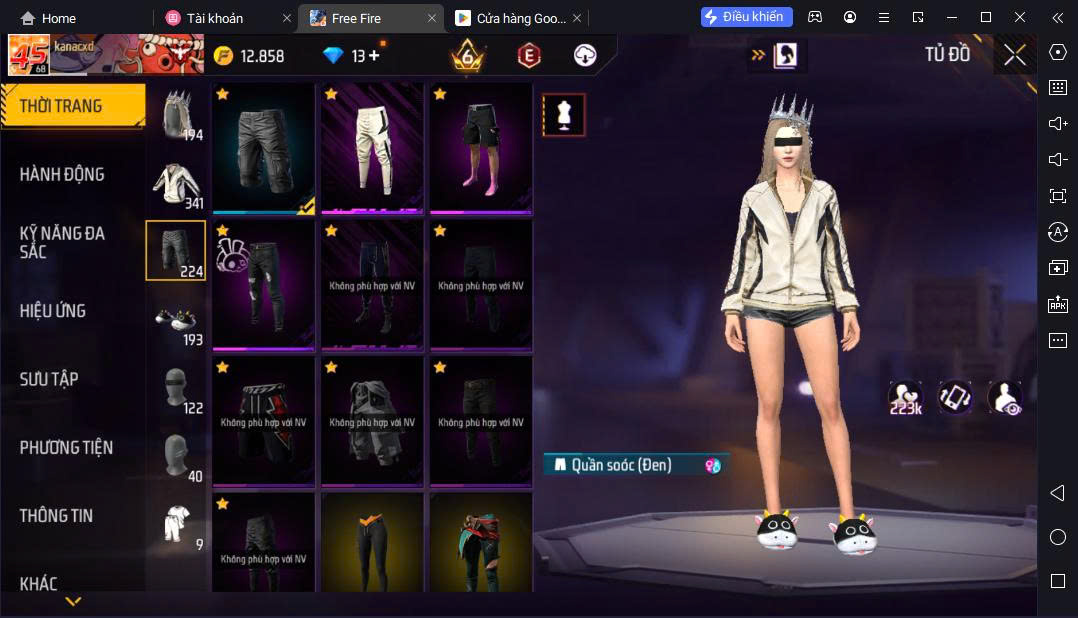Go to the SƯU TẬP category

click(x=49, y=379)
